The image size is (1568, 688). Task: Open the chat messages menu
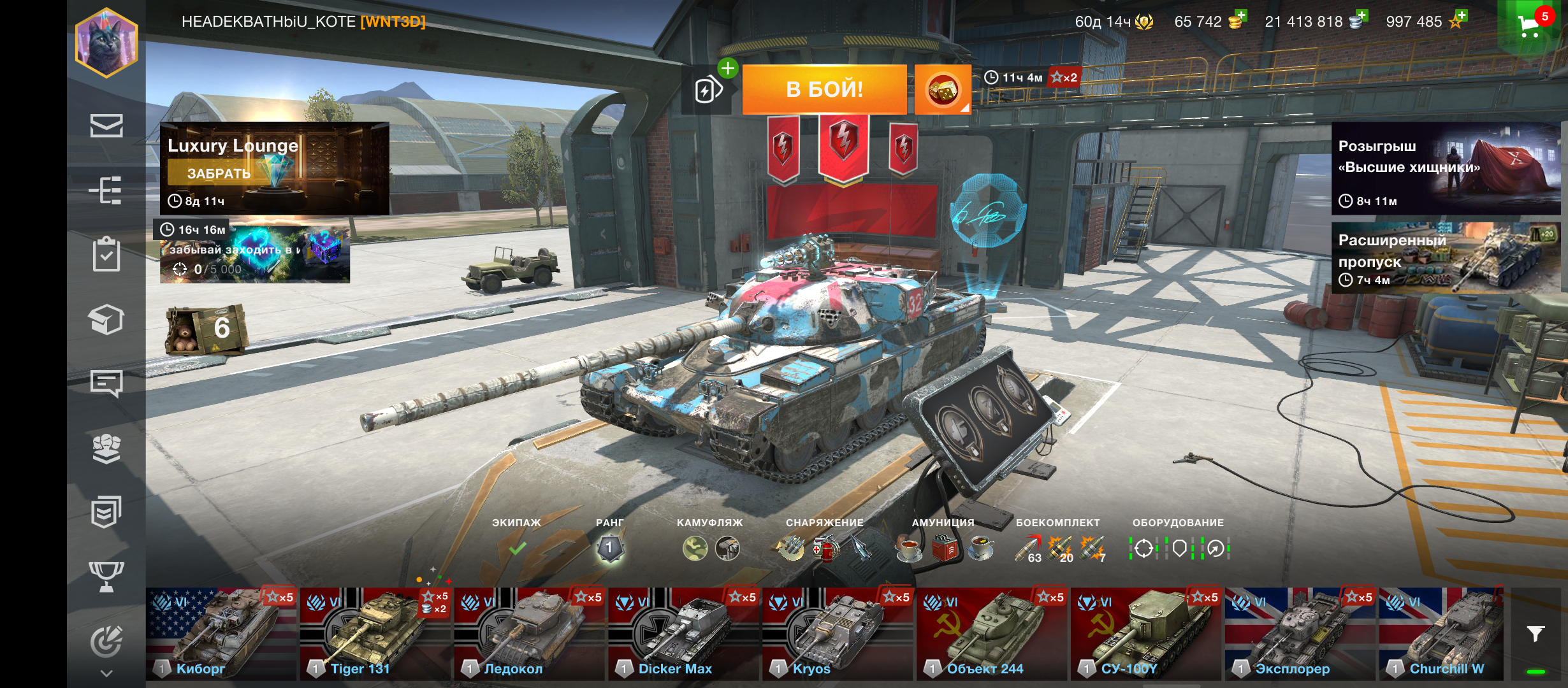(x=106, y=383)
